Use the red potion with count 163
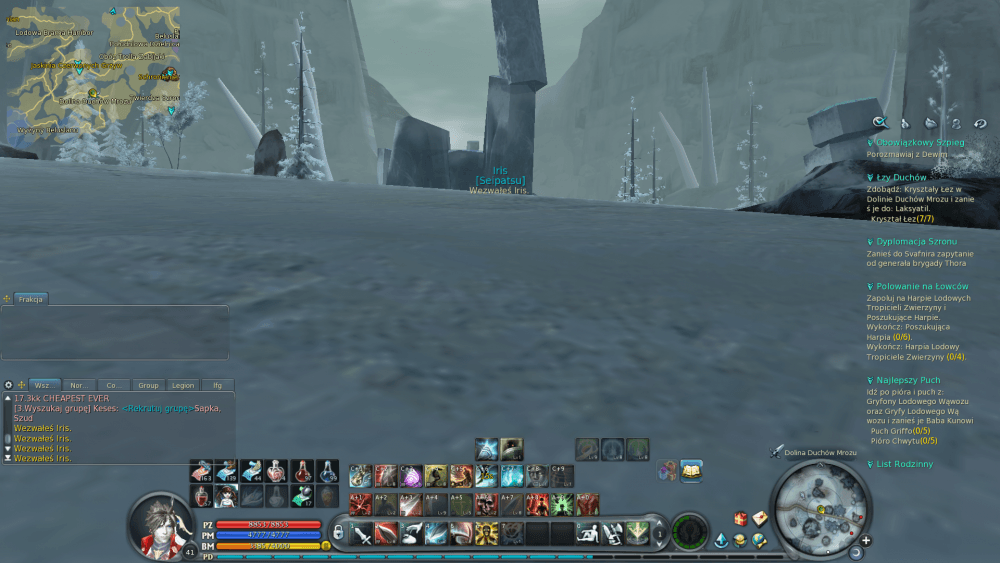 pyautogui.click(x=201, y=471)
